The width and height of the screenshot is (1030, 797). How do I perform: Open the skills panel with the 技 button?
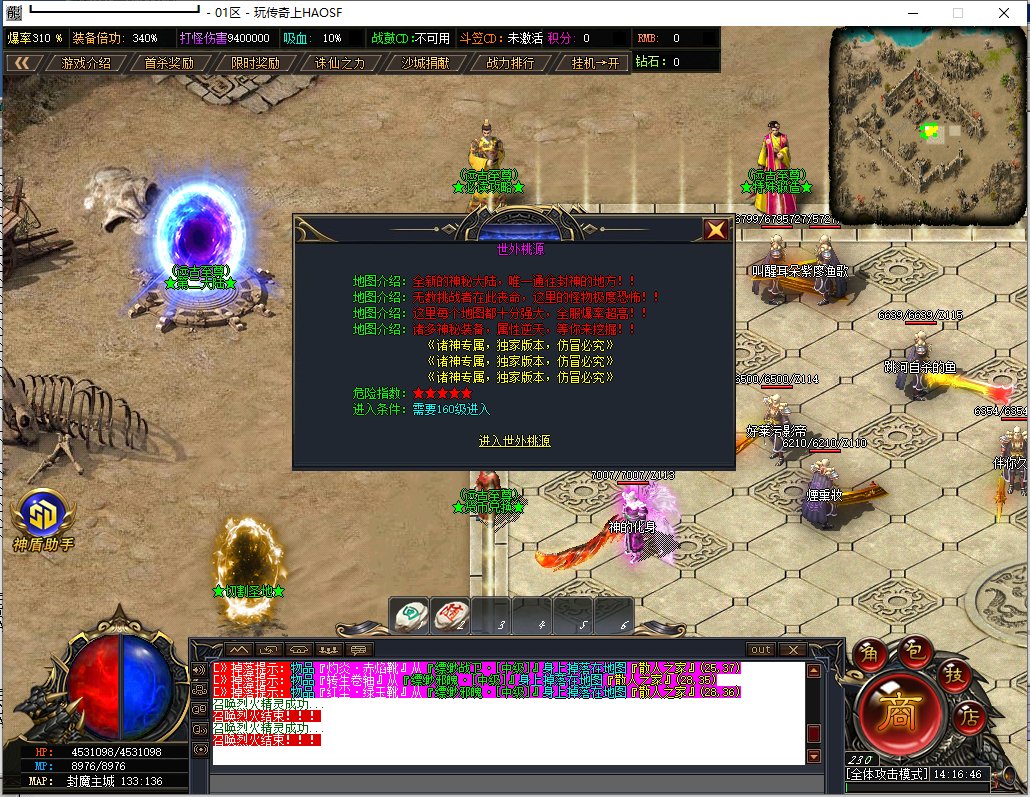point(954,676)
